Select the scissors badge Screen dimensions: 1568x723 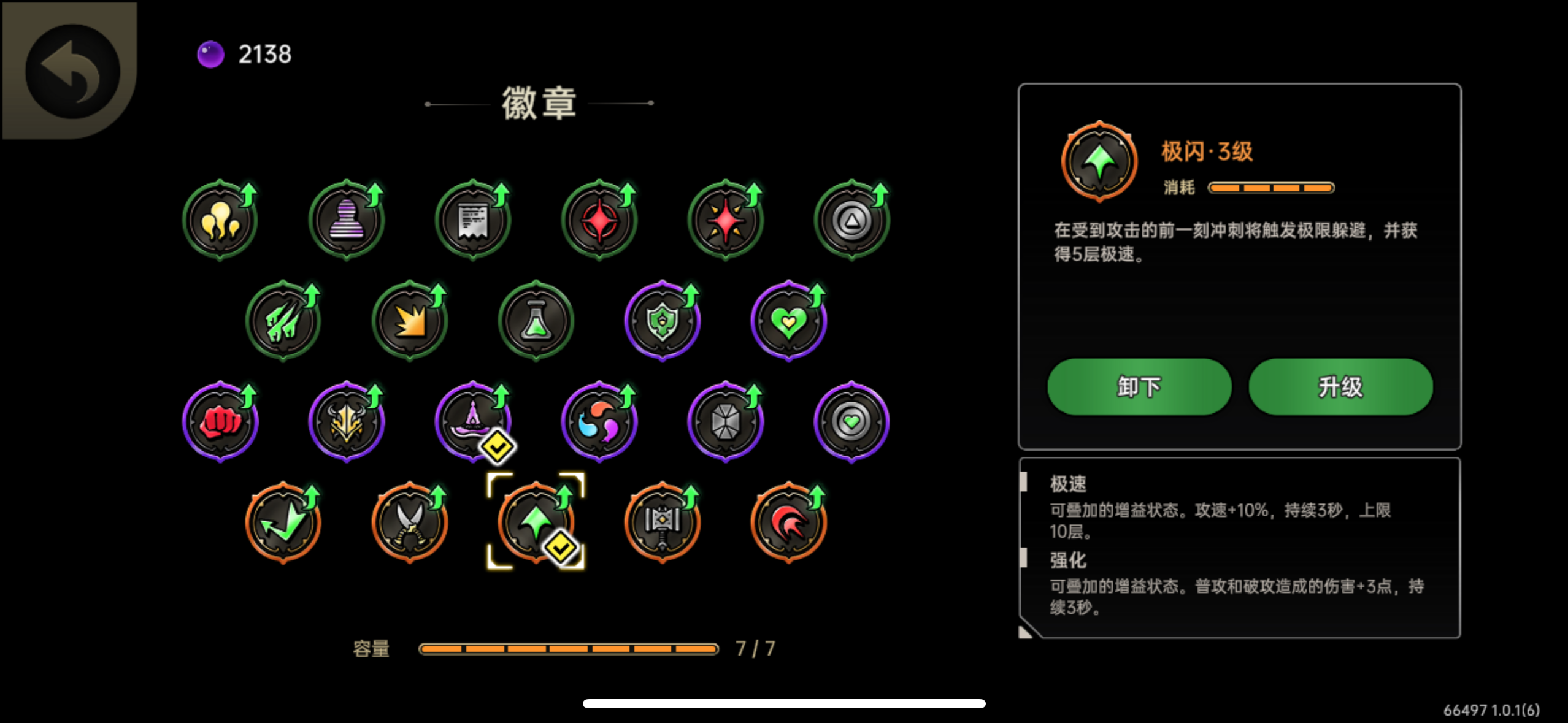click(x=410, y=522)
